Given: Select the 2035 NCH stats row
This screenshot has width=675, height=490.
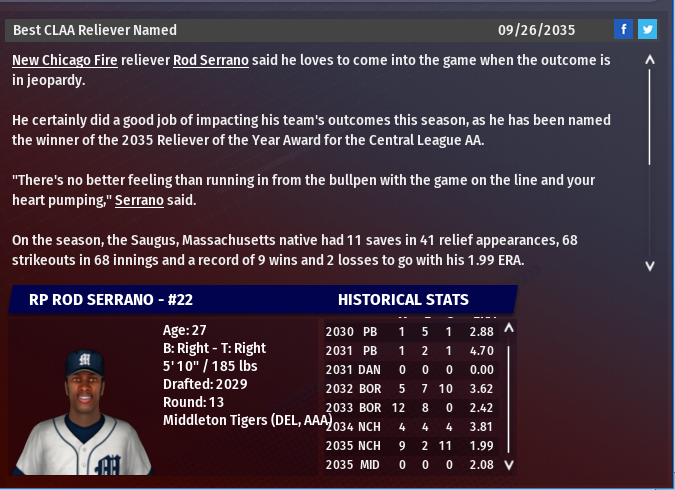Looking at the screenshot, I should (414, 445).
